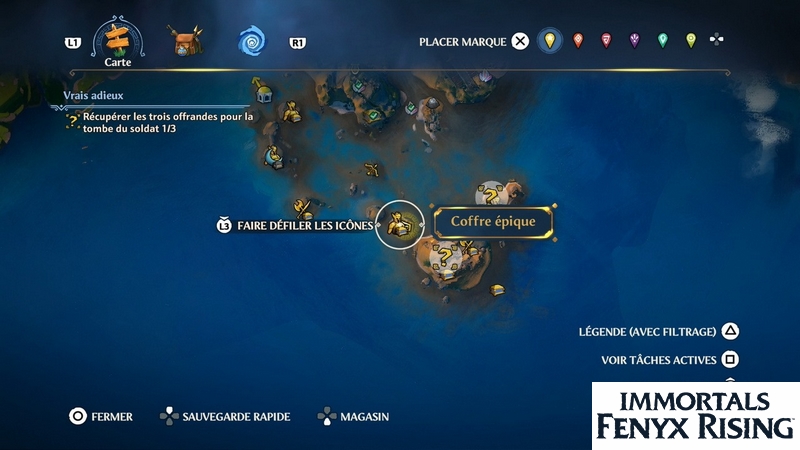This screenshot has height=450, width=800.
Task: Open the backpack inventory tab
Action: pyautogui.click(x=186, y=41)
